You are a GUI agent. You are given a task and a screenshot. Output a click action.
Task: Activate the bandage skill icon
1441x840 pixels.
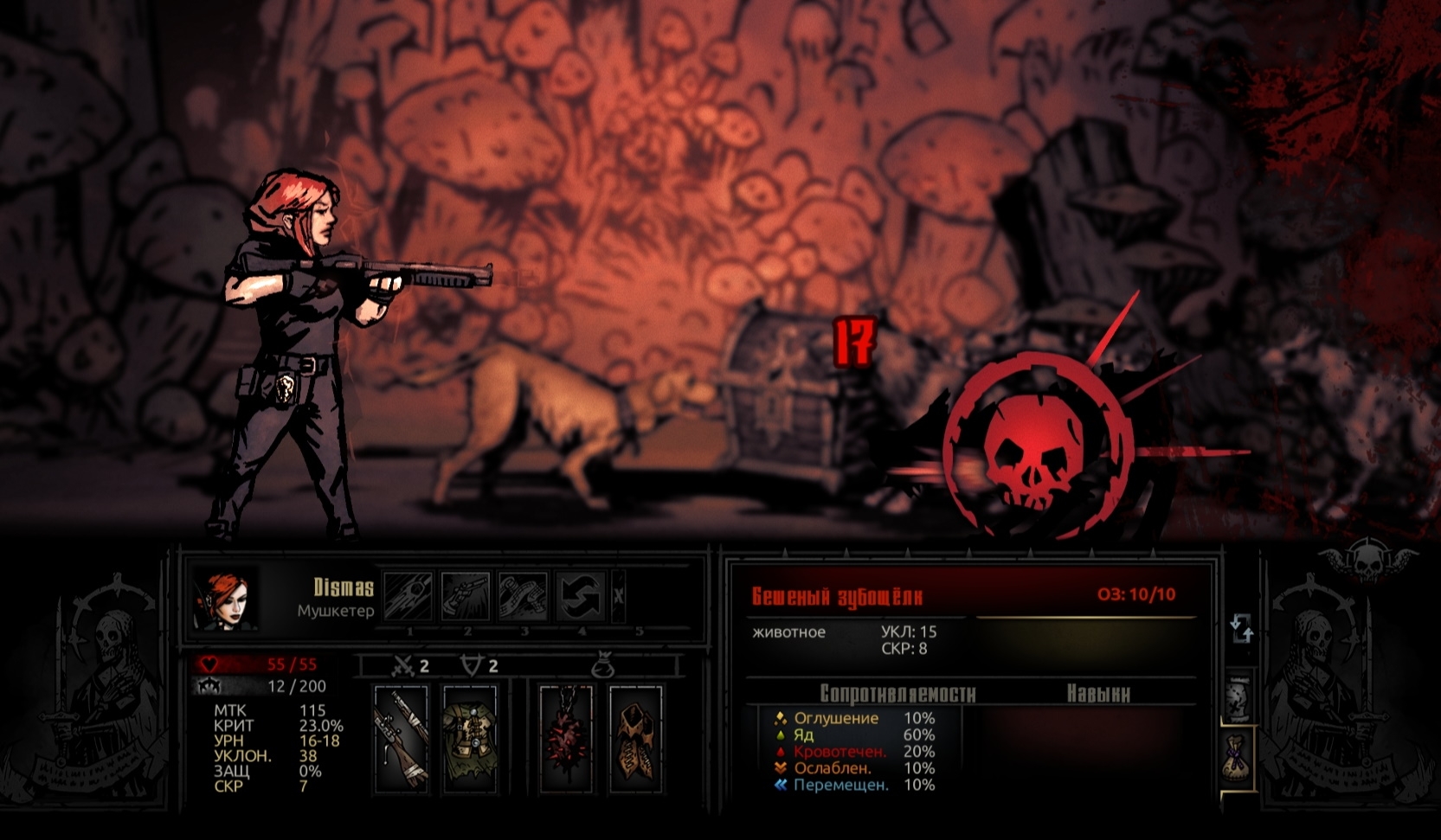click(523, 596)
